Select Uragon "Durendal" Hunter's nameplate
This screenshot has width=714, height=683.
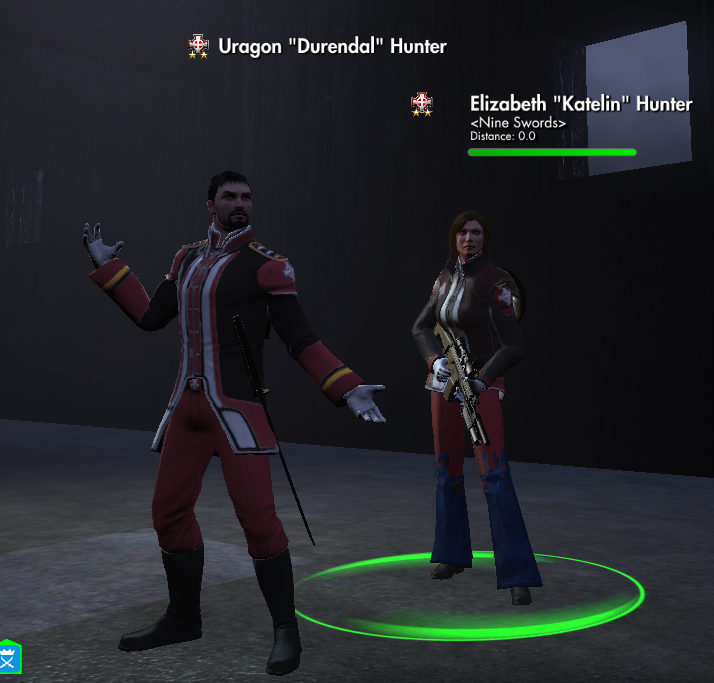tap(332, 46)
